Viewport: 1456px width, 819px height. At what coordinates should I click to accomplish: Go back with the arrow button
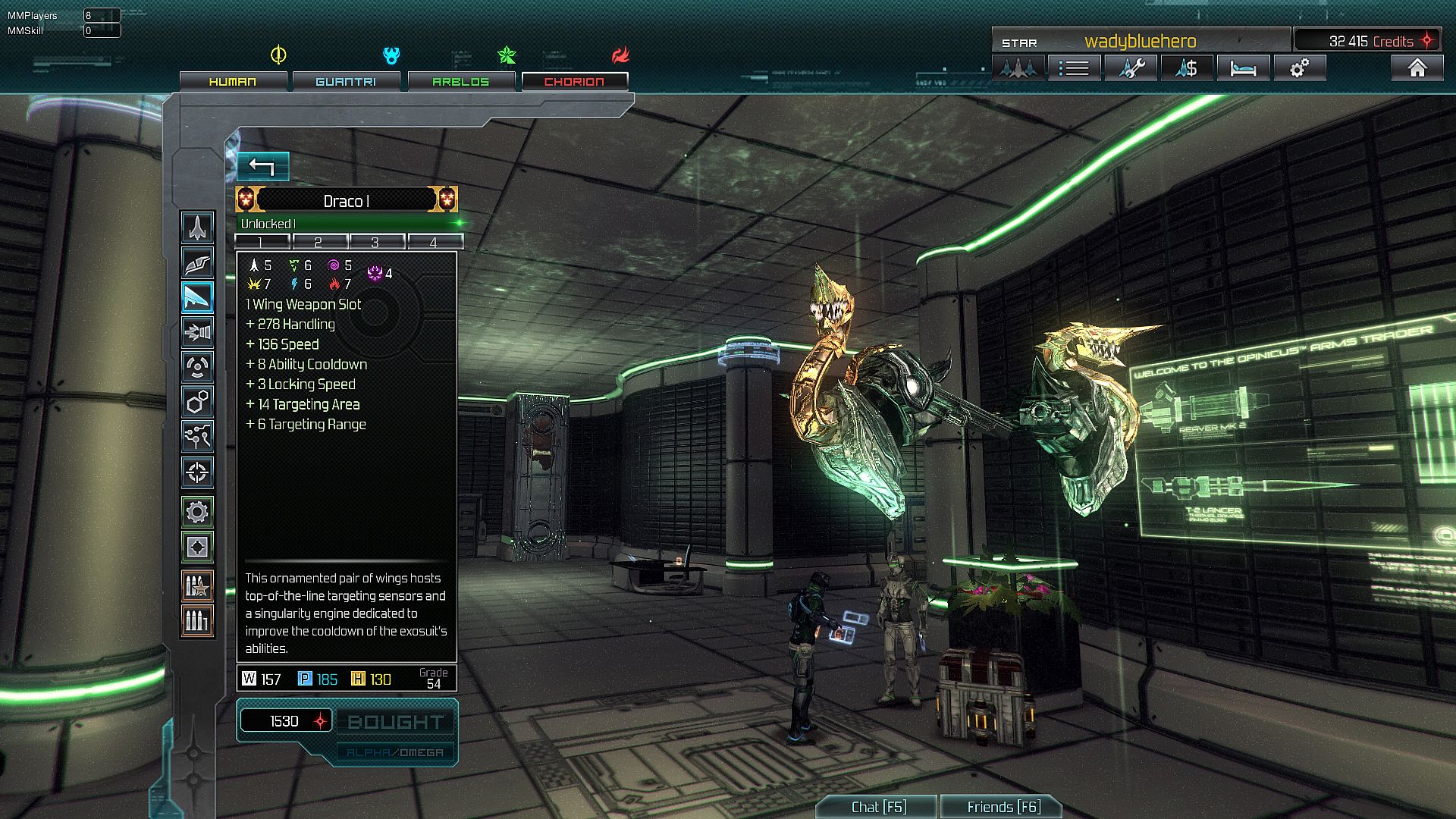(x=262, y=167)
